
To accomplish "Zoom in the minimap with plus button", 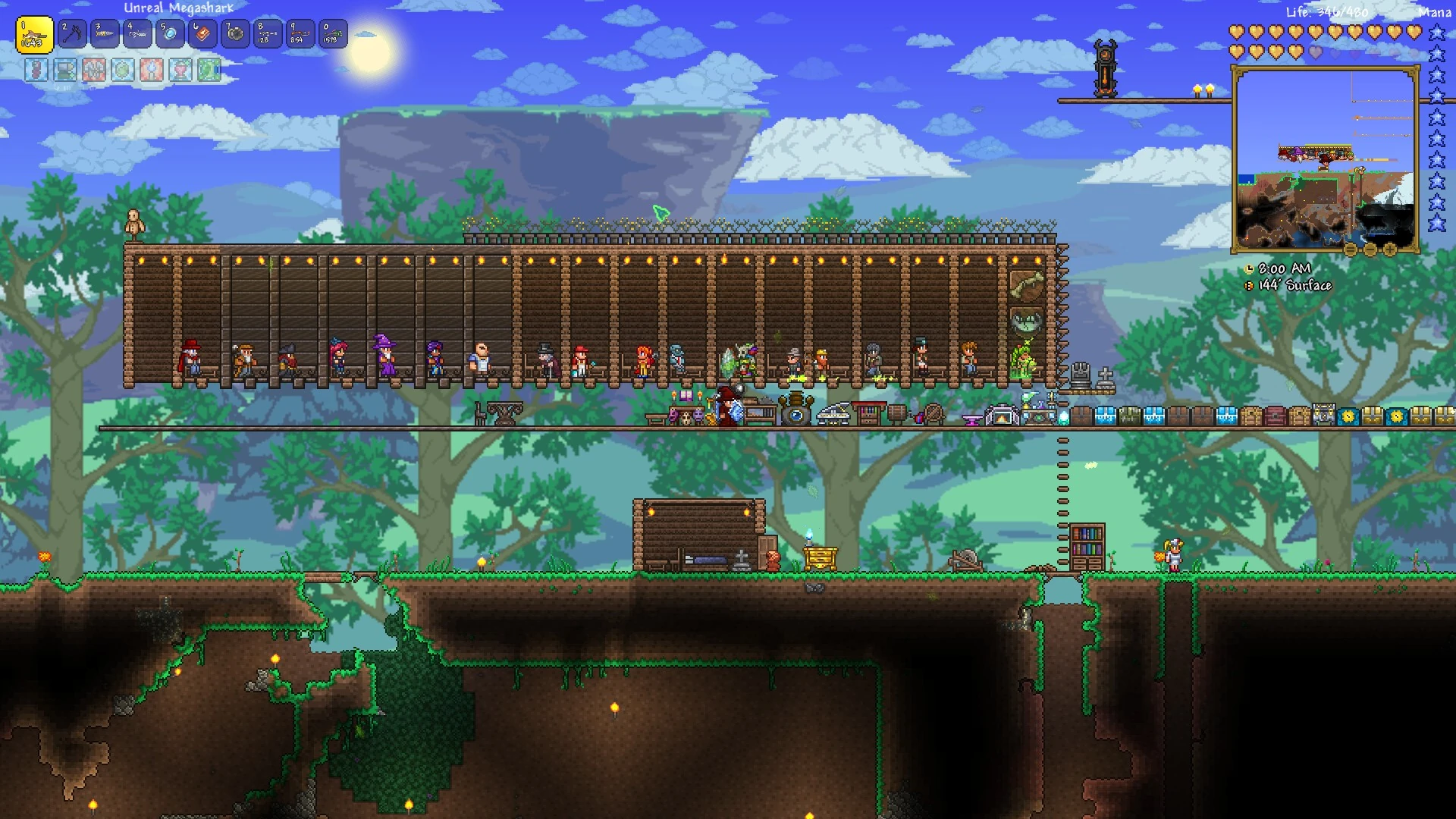I will (x=1390, y=249).
